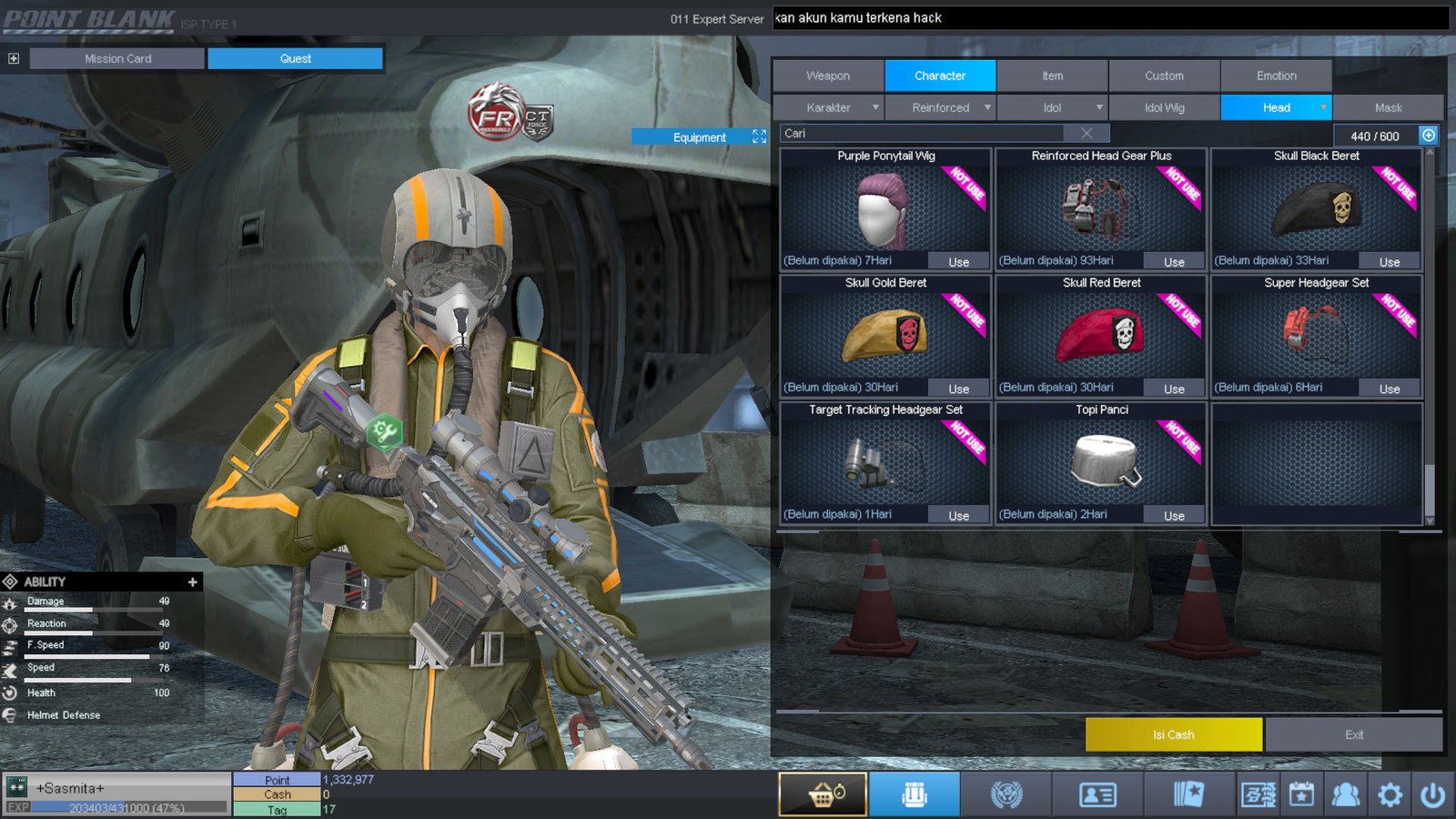Show the Emotion tab

(1276, 76)
